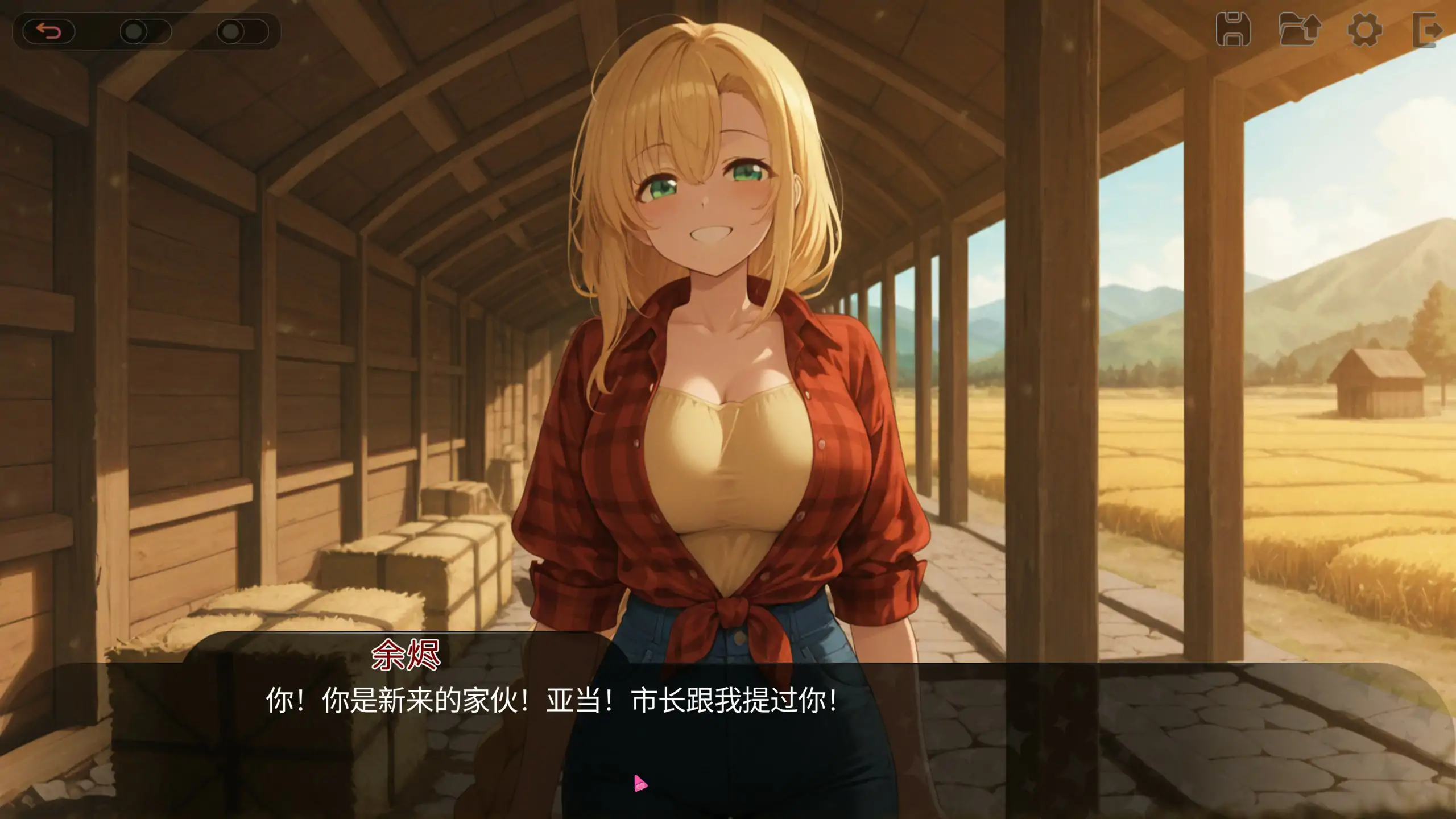The height and width of the screenshot is (819, 1456).
Task: Toggle the switch right beside the back arrow
Action: tap(145, 31)
